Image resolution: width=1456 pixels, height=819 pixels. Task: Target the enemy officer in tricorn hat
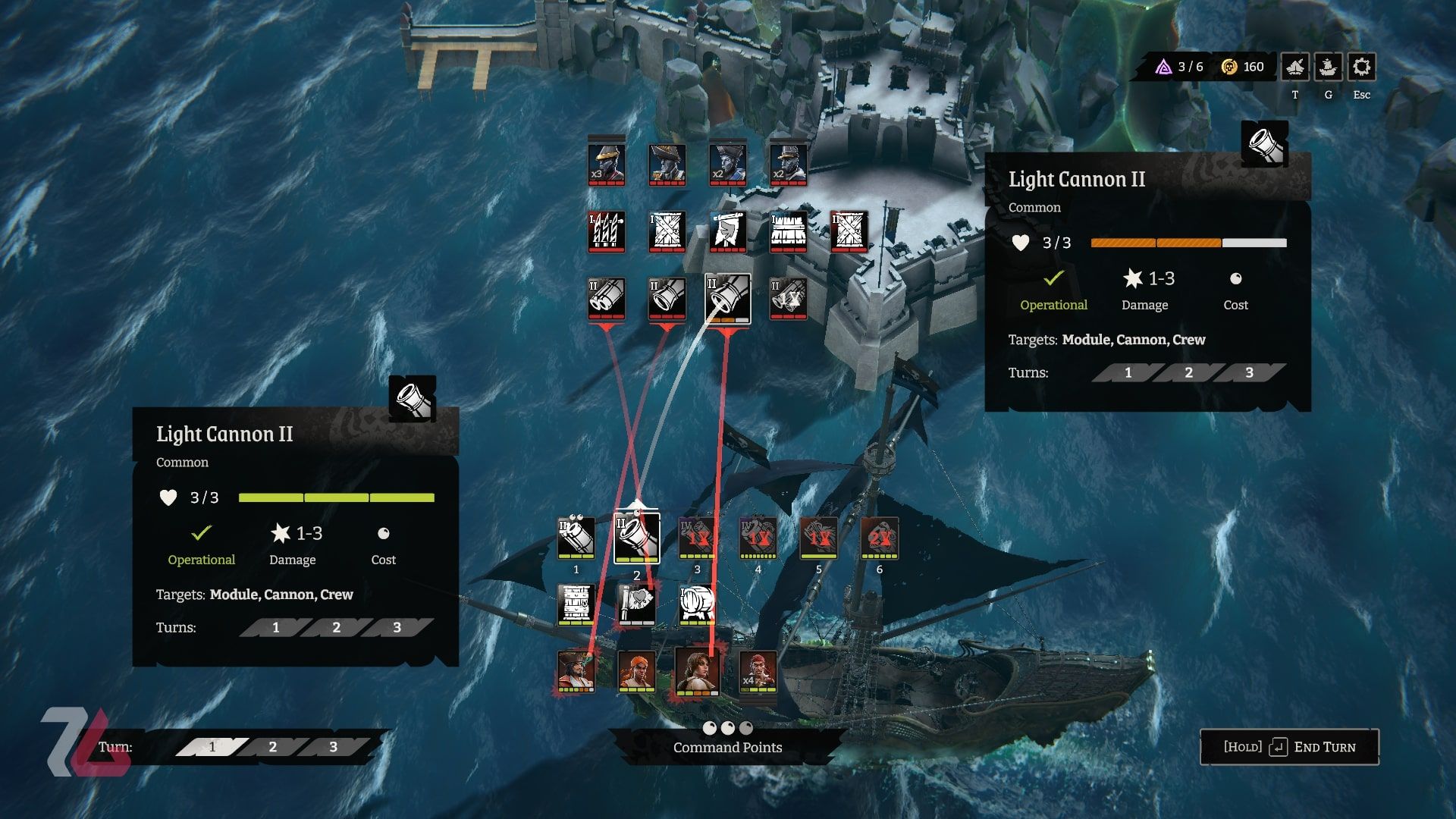667,164
